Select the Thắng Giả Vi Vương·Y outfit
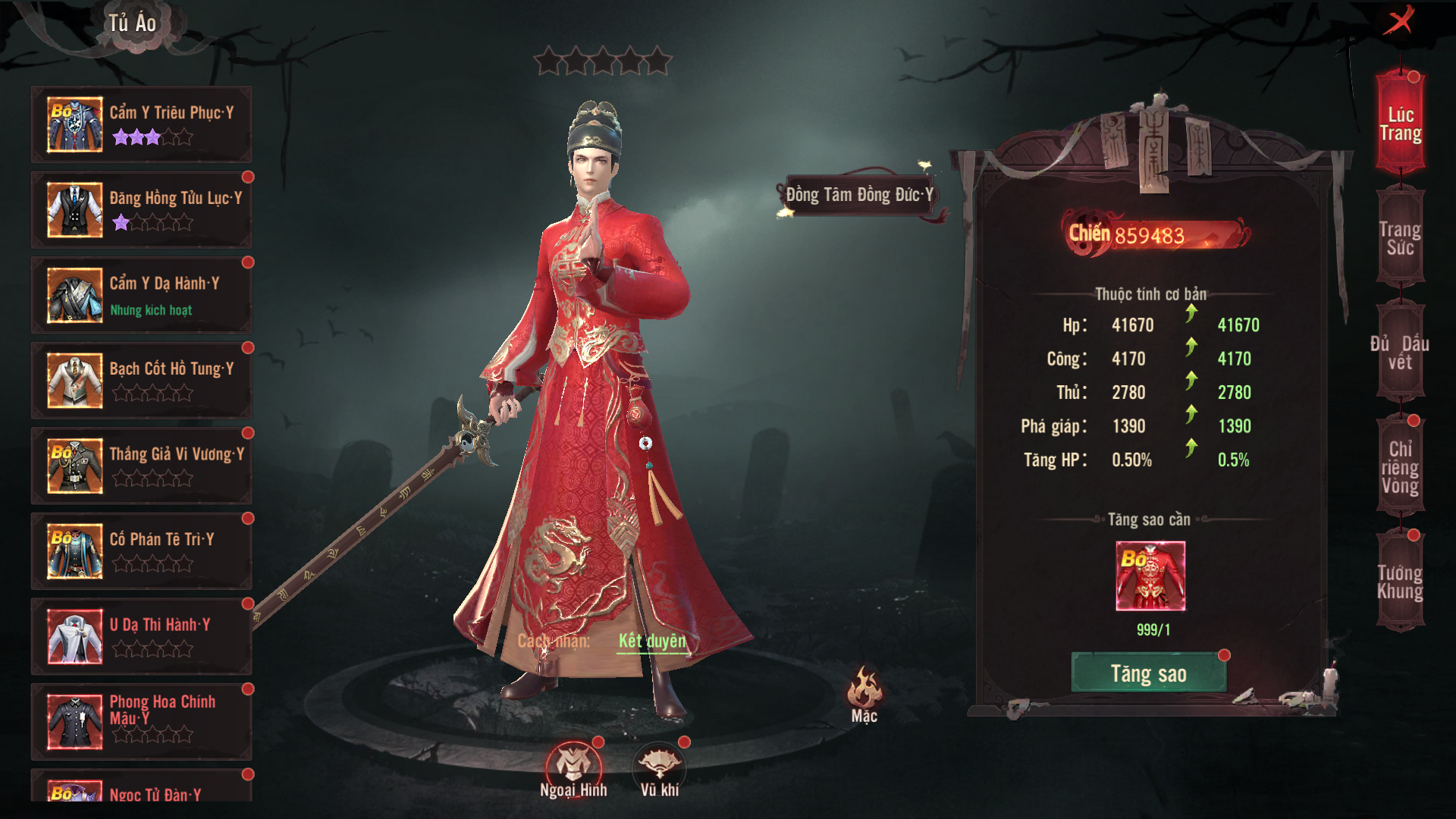The height and width of the screenshot is (819, 1456). [x=142, y=466]
